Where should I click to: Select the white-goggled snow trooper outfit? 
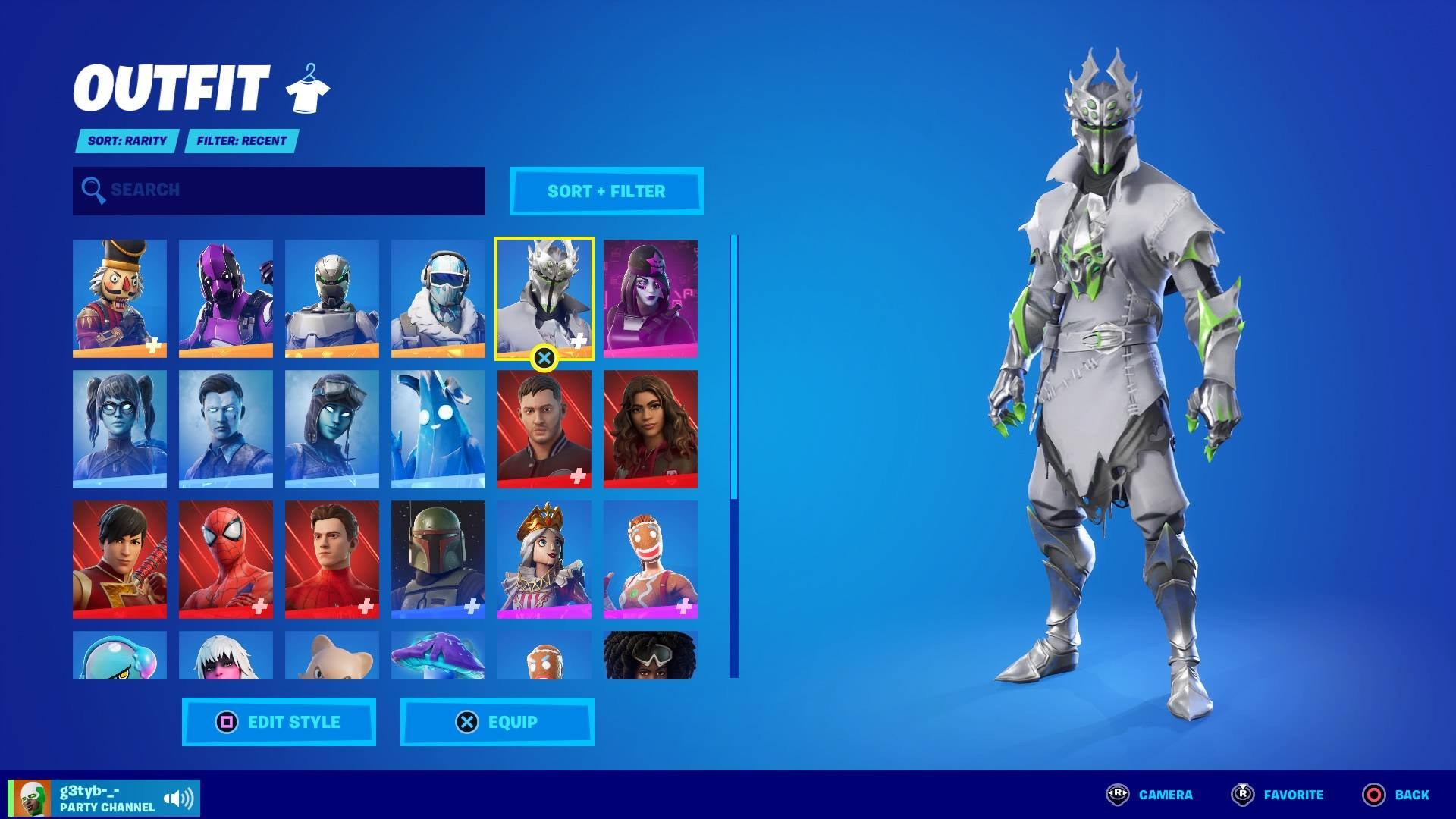pos(438,298)
